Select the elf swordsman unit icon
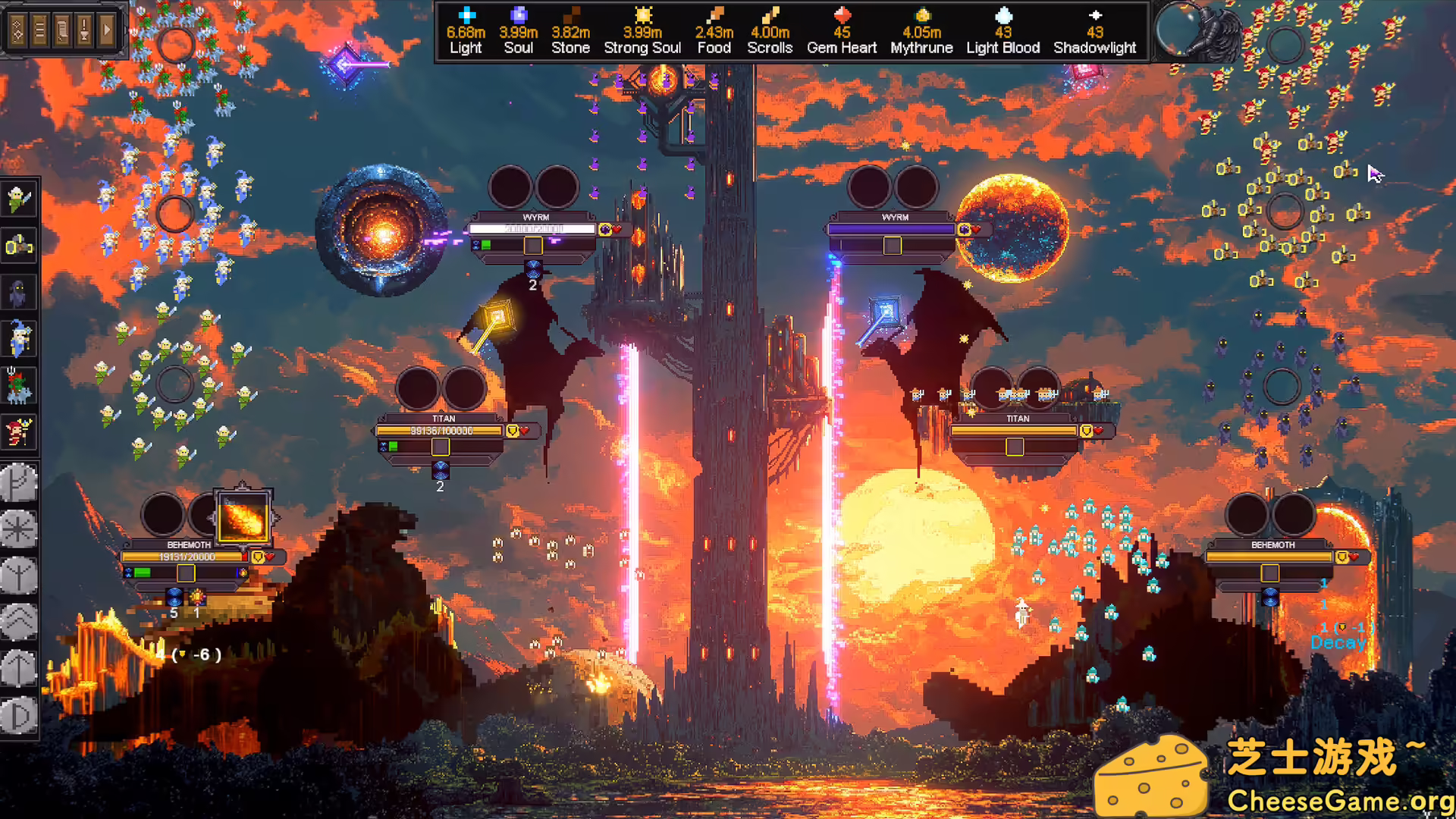 click(19, 199)
